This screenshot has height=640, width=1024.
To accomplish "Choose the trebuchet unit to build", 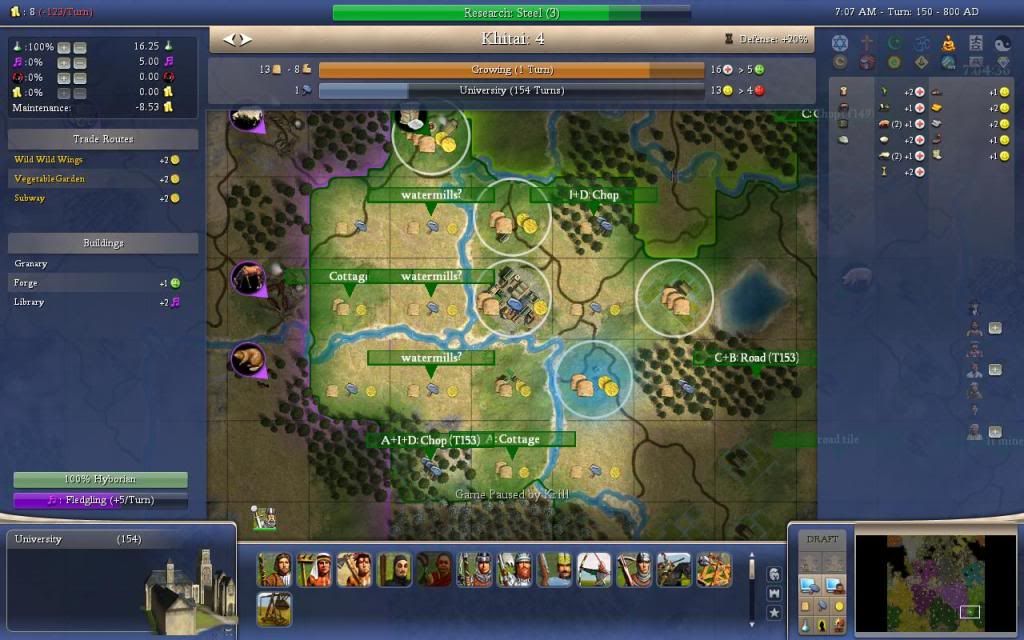I will pos(274,608).
